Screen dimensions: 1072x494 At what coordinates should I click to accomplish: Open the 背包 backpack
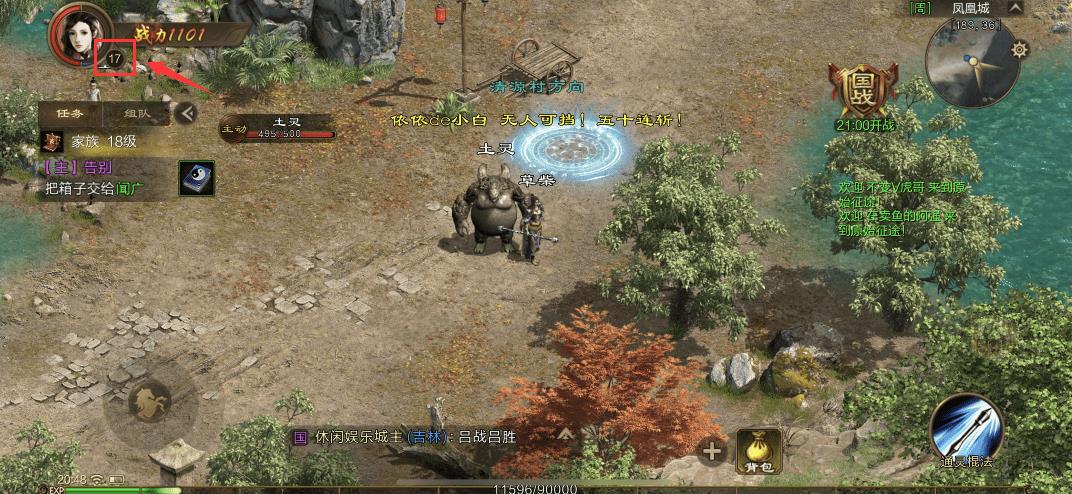[x=758, y=451]
